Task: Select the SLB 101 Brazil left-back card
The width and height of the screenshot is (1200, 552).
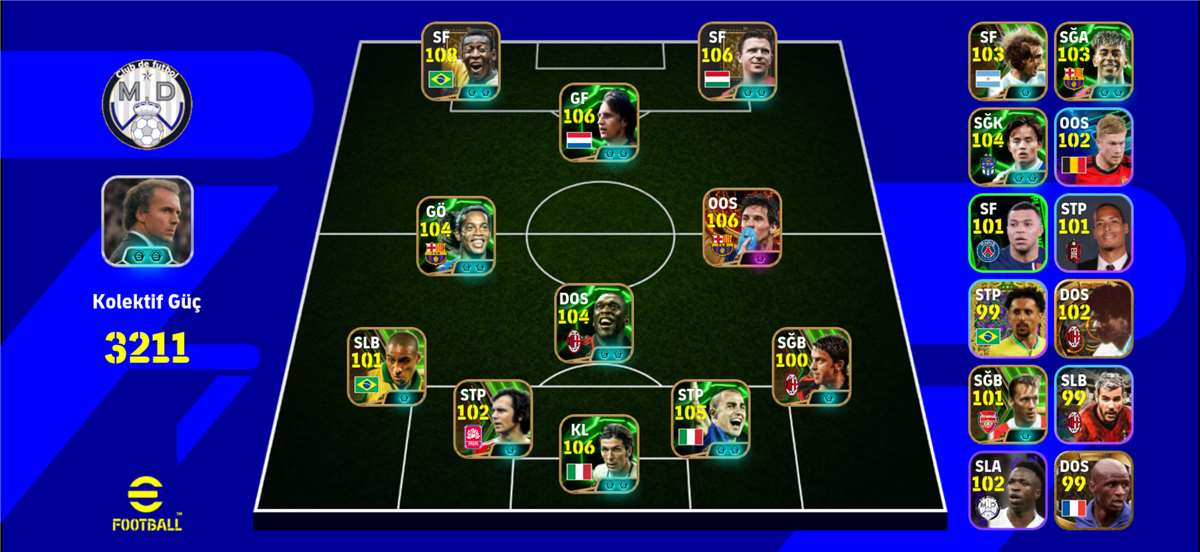Action: tap(386, 367)
